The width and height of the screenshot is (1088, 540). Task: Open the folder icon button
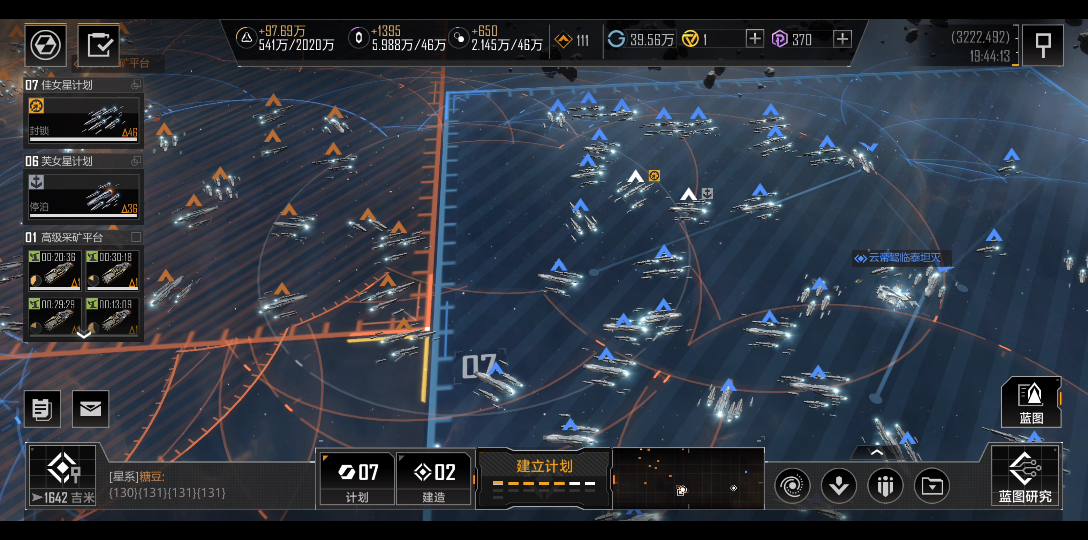pos(932,486)
